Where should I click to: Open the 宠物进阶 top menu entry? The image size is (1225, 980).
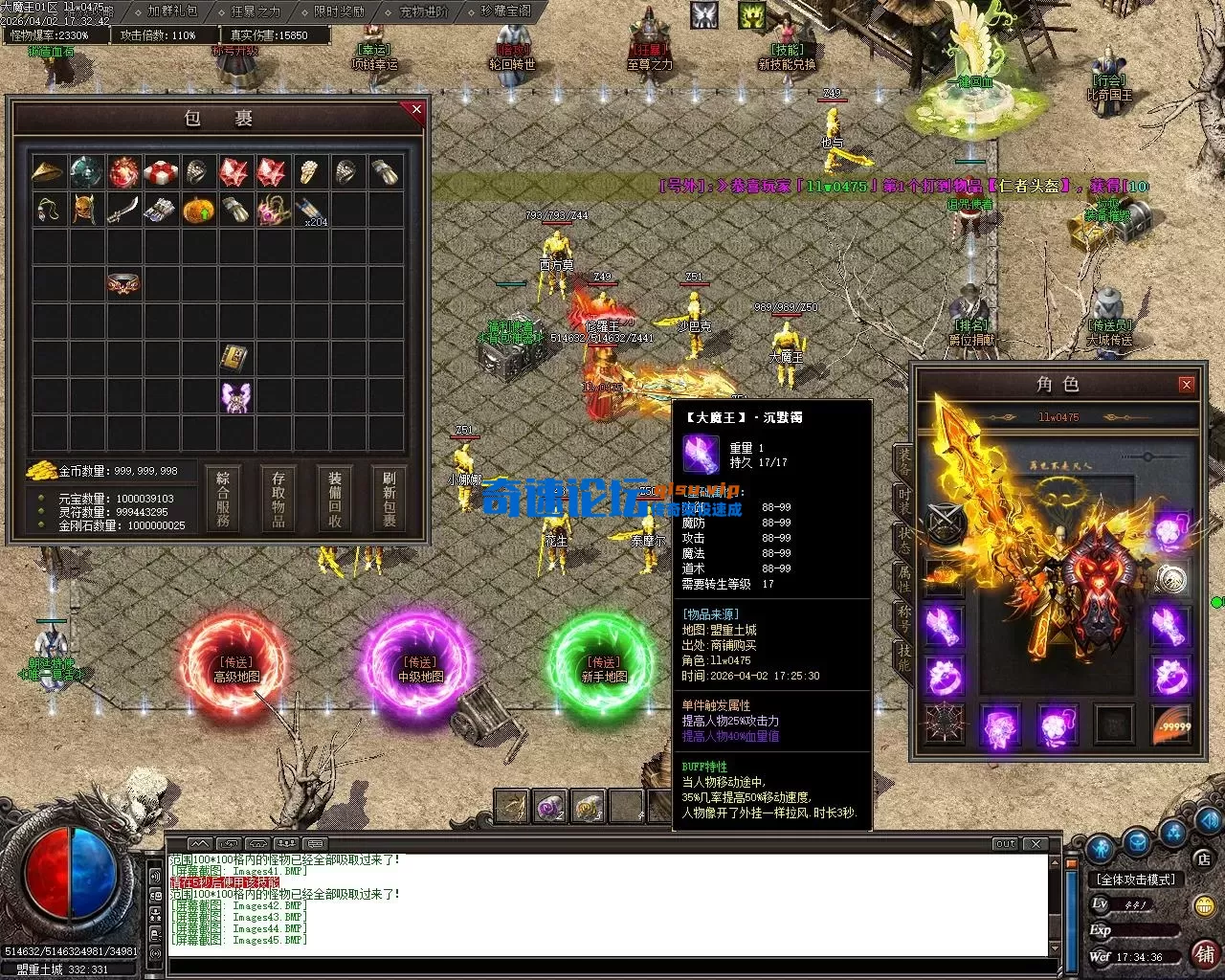pyautogui.click(x=424, y=11)
